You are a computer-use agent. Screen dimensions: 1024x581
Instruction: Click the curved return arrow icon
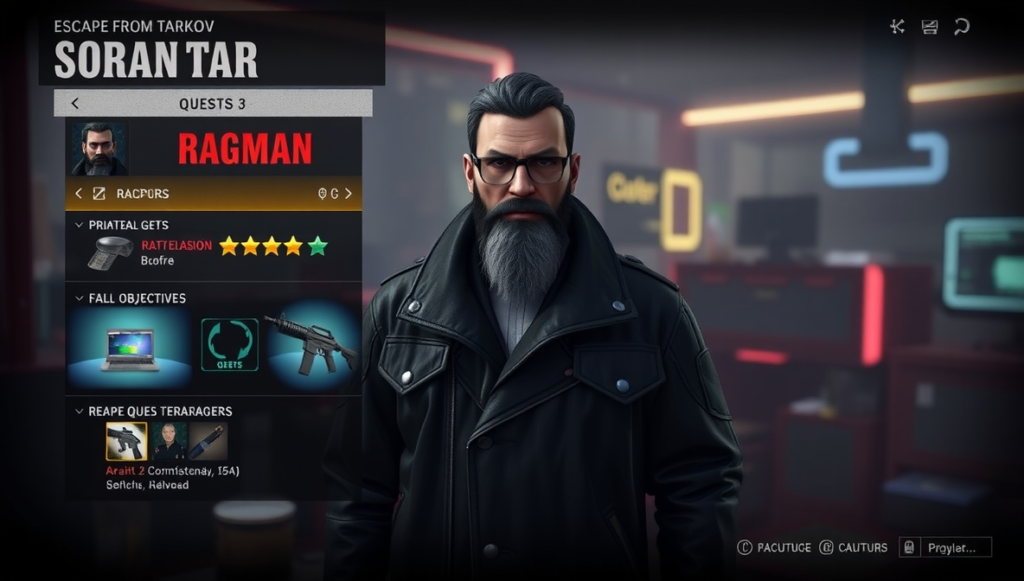click(x=961, y=27)
